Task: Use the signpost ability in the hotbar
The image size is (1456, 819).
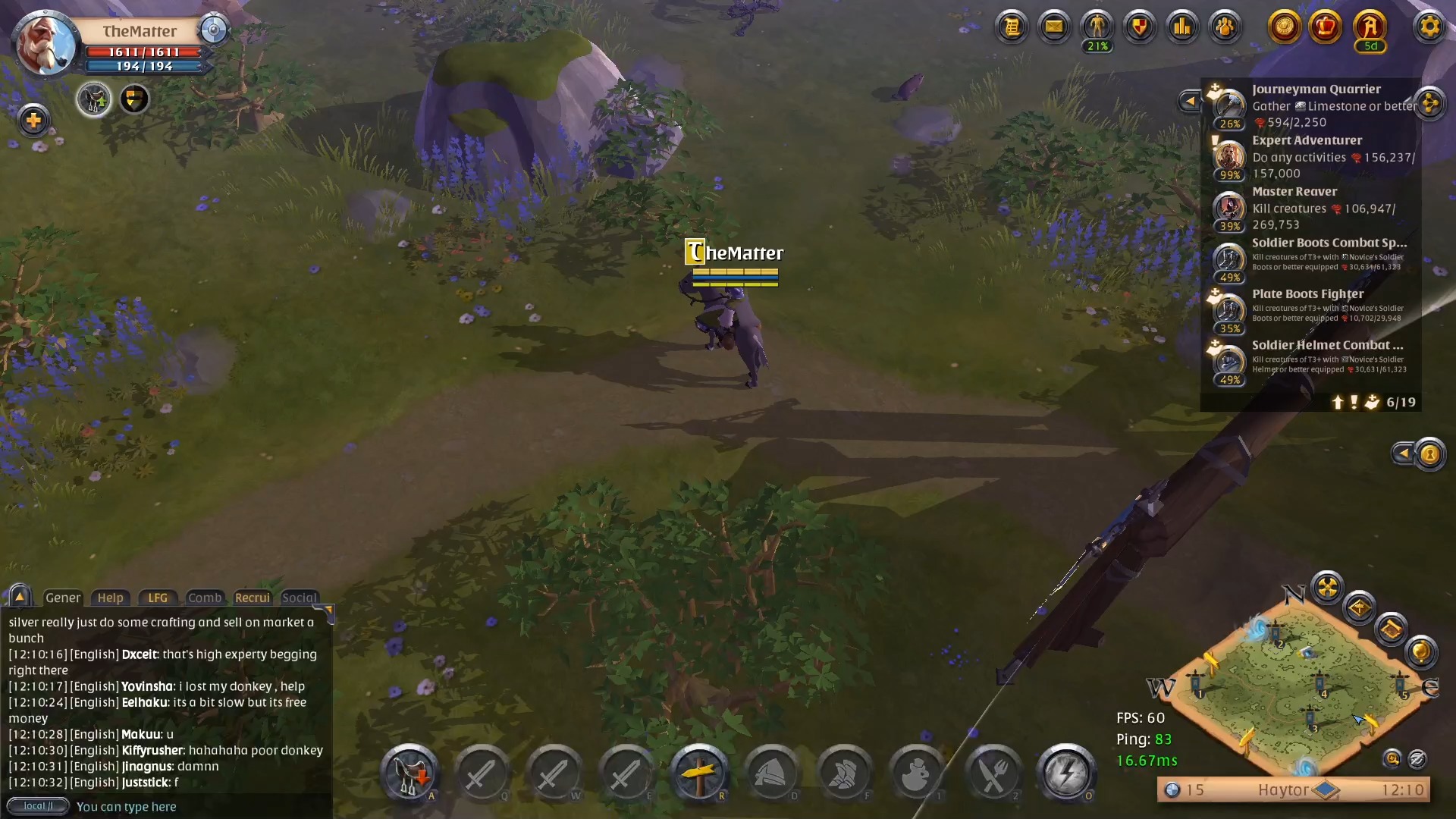Action: click(x=699, y=773)
